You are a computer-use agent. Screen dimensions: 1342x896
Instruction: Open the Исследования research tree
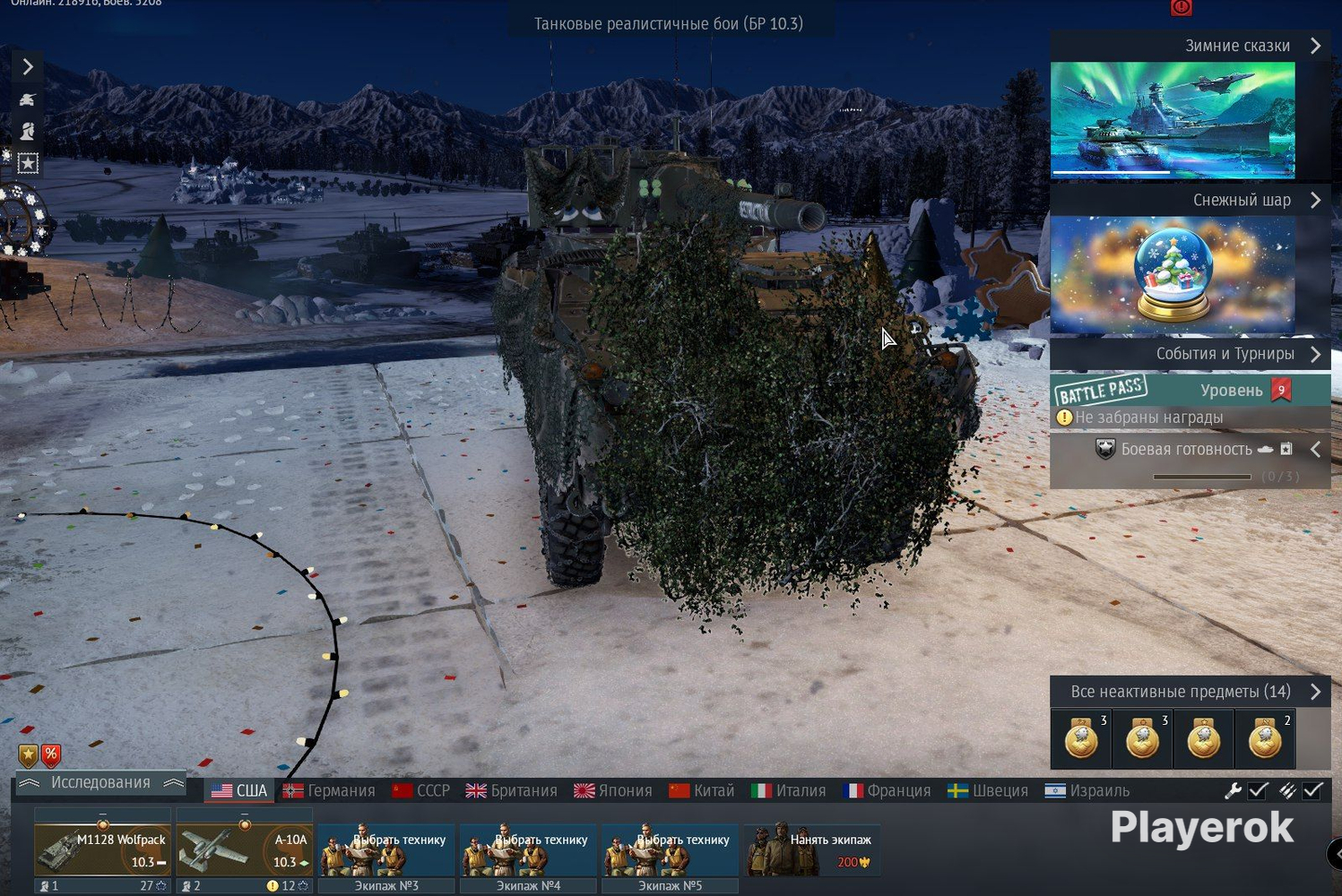point(100,783)
